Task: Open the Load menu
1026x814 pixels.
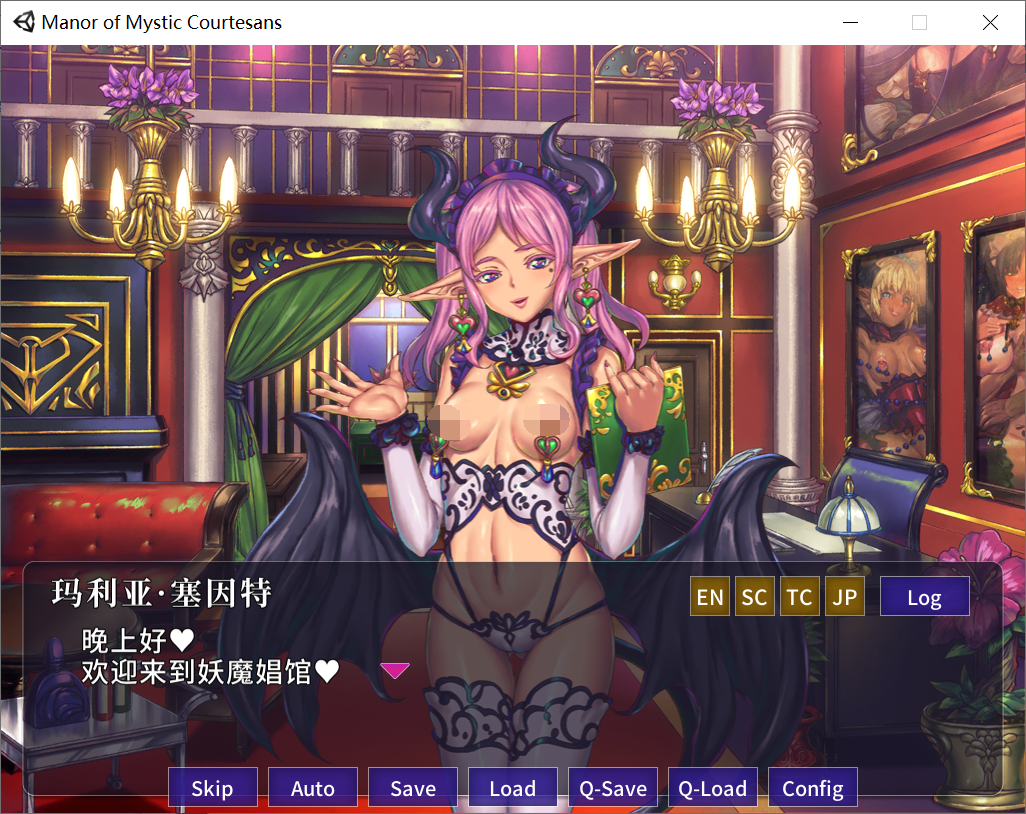Action: click(x=512, y=788)
